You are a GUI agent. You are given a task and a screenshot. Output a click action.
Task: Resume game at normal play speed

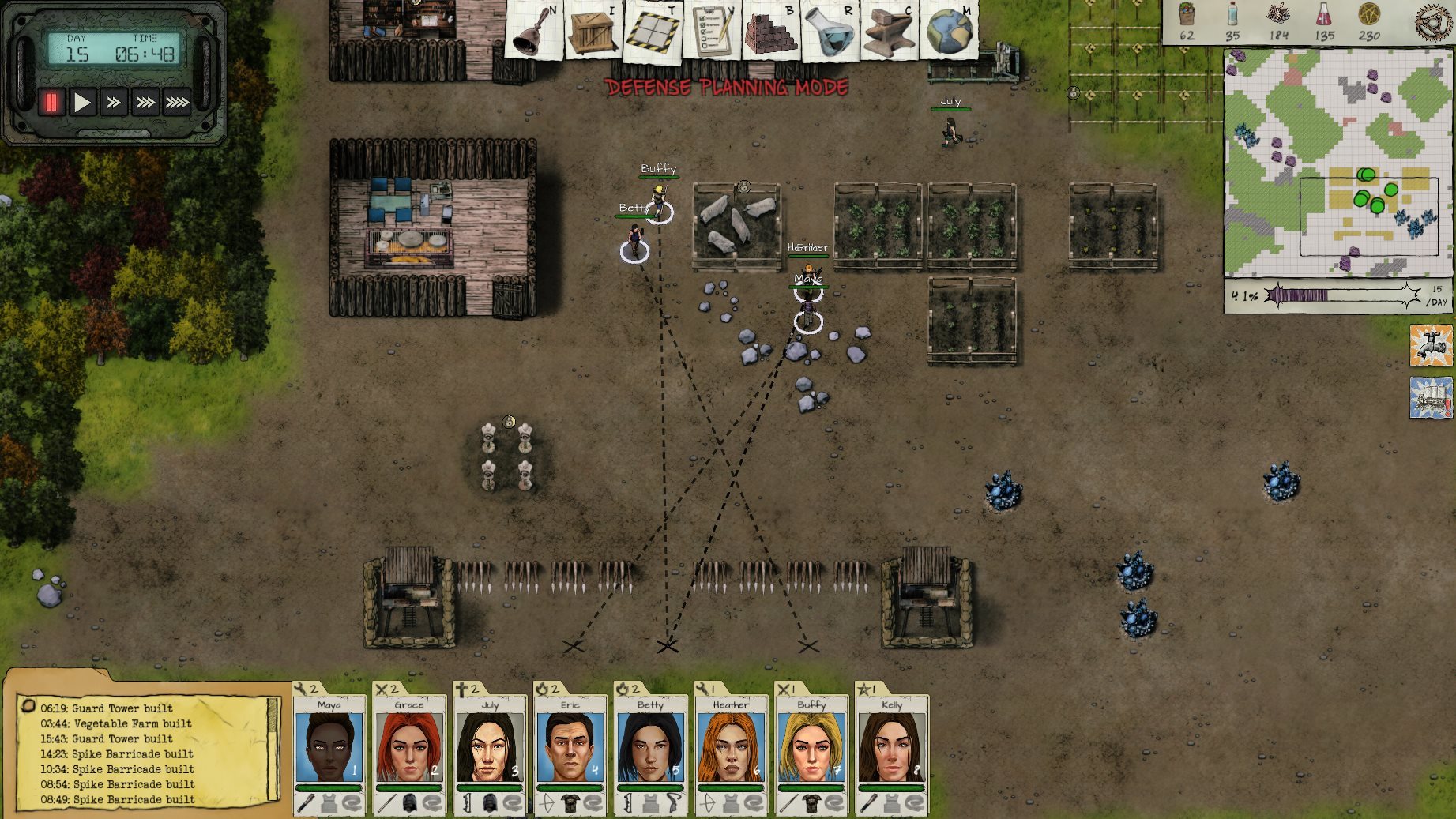(x=82, y=103)
